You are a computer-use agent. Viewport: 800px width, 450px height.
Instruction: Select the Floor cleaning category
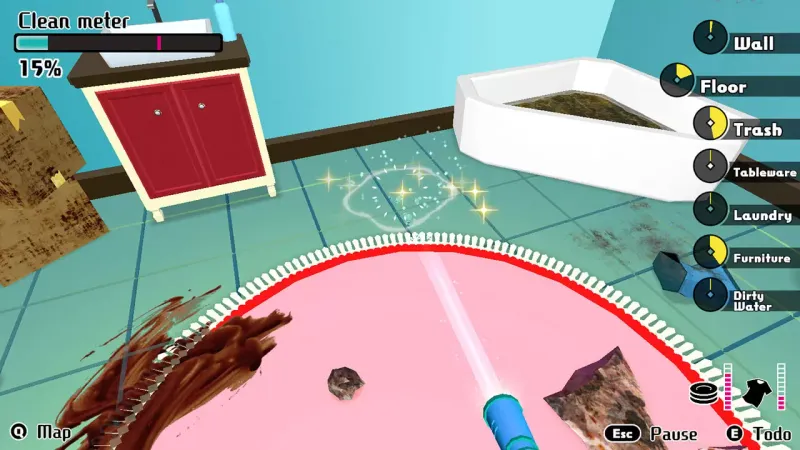[722, 86]
